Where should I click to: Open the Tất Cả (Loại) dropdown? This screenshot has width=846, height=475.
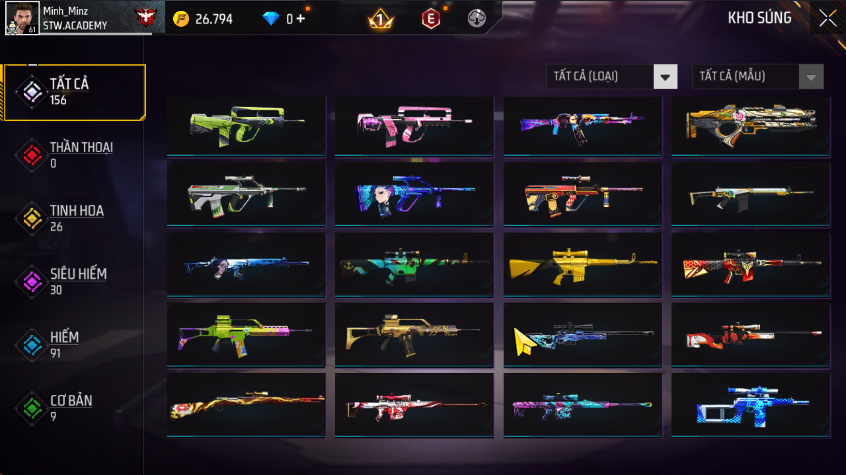point(612,77)
